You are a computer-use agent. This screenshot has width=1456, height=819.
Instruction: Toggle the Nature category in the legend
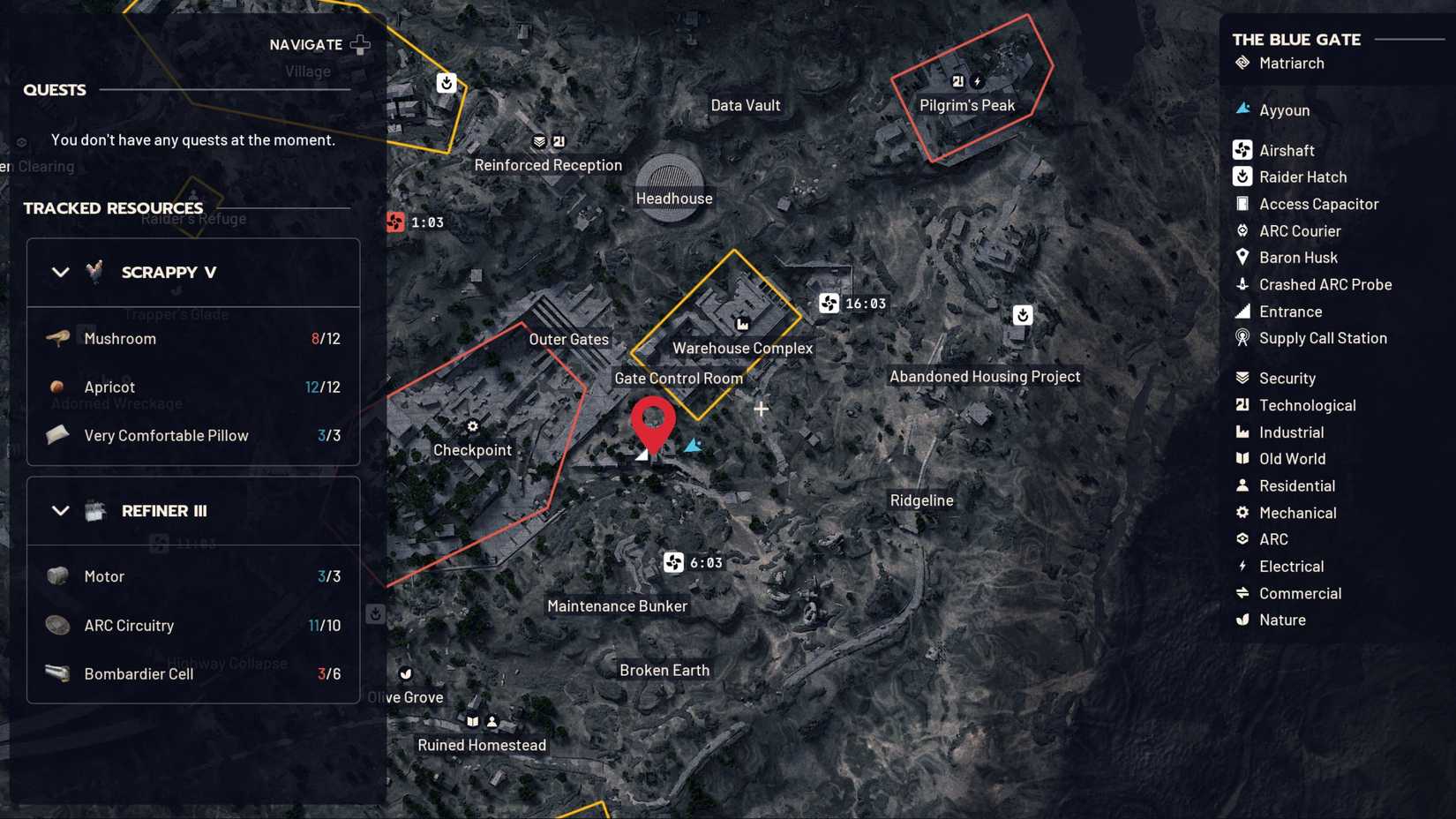[x=1241, y=620]
